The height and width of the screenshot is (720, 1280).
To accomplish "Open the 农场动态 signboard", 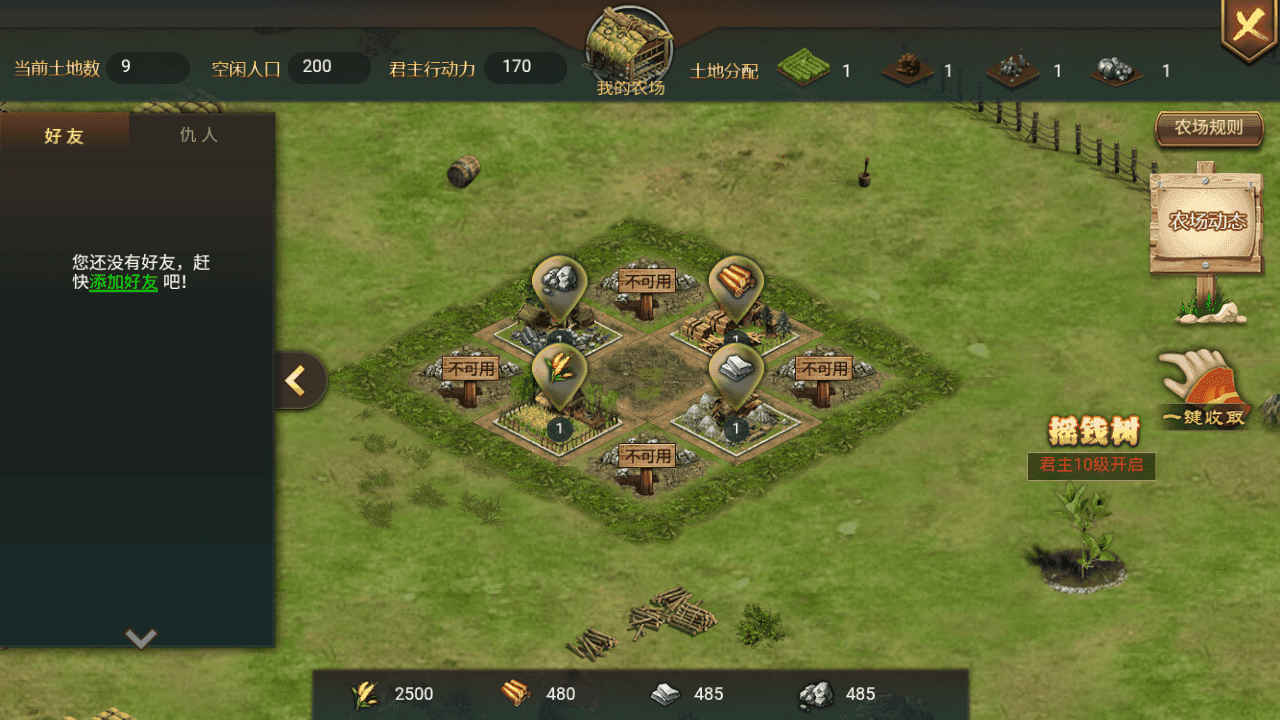I will (1207, 222).
